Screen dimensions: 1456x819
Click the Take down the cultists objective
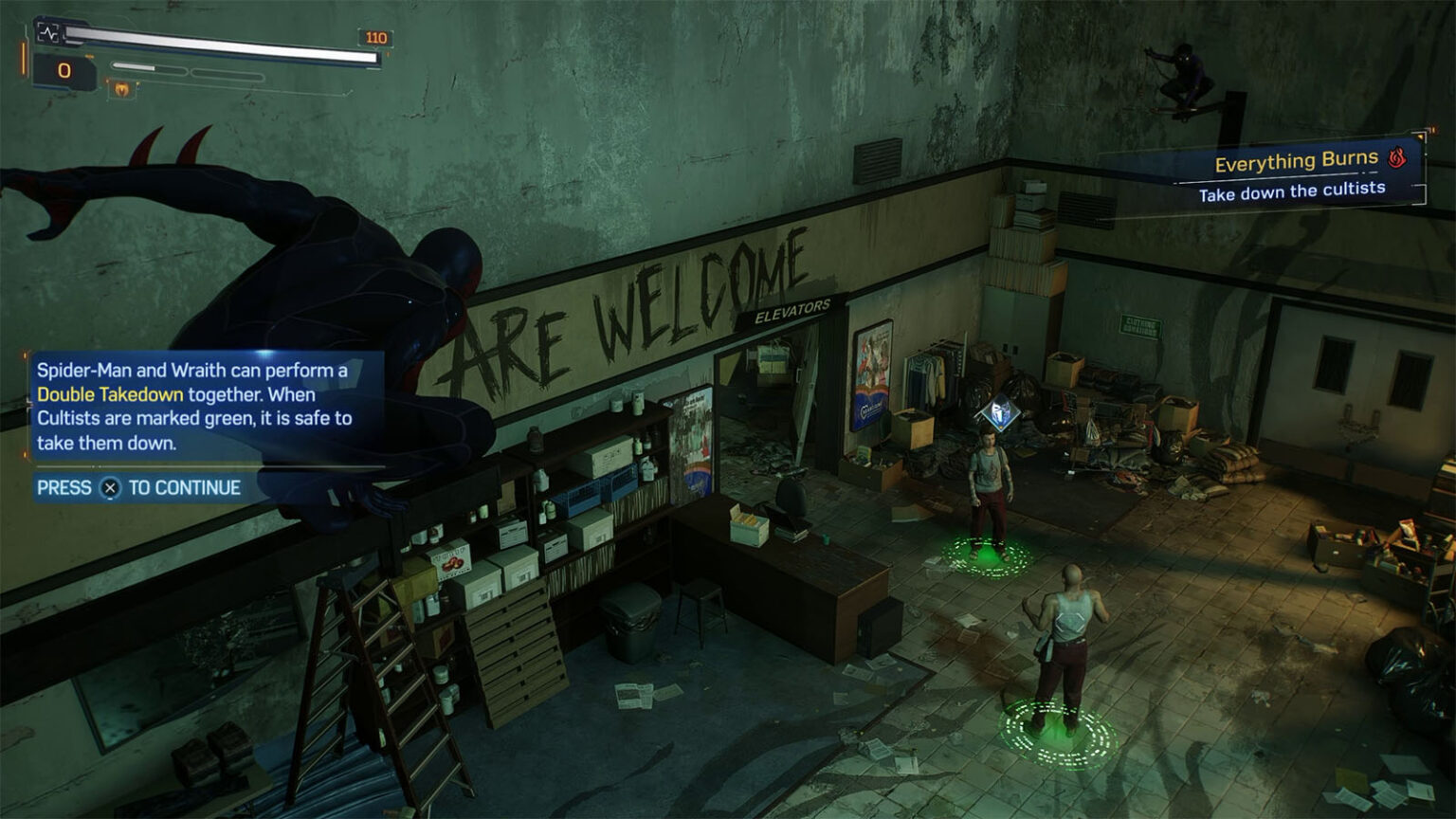tap(1291, 191)
